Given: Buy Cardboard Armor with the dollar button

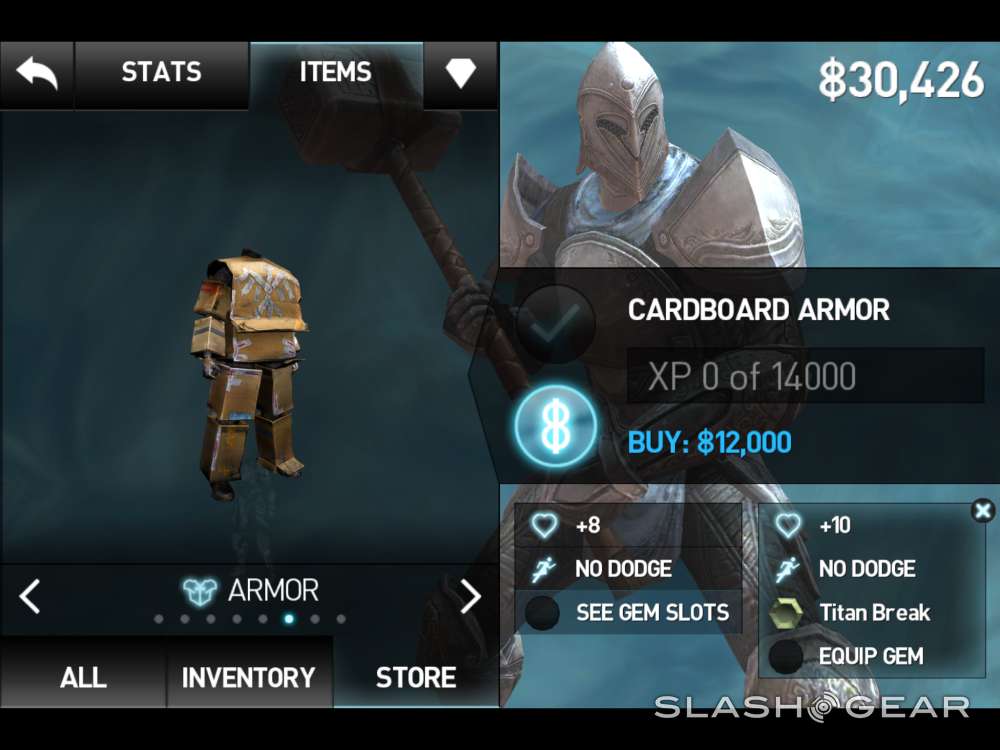Looking at the screenshot, I should pos(556,427).
